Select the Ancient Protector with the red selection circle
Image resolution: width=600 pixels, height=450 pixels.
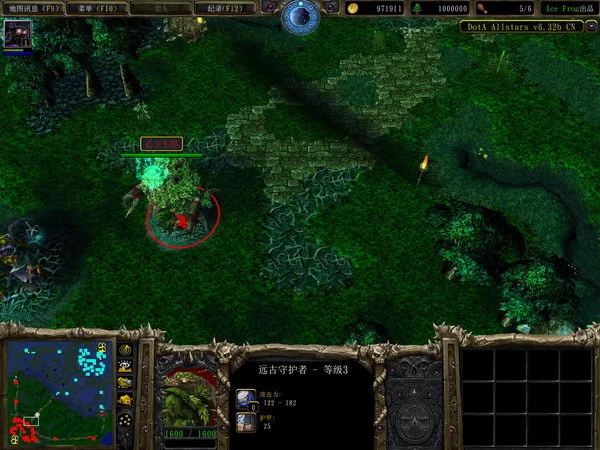178,205
